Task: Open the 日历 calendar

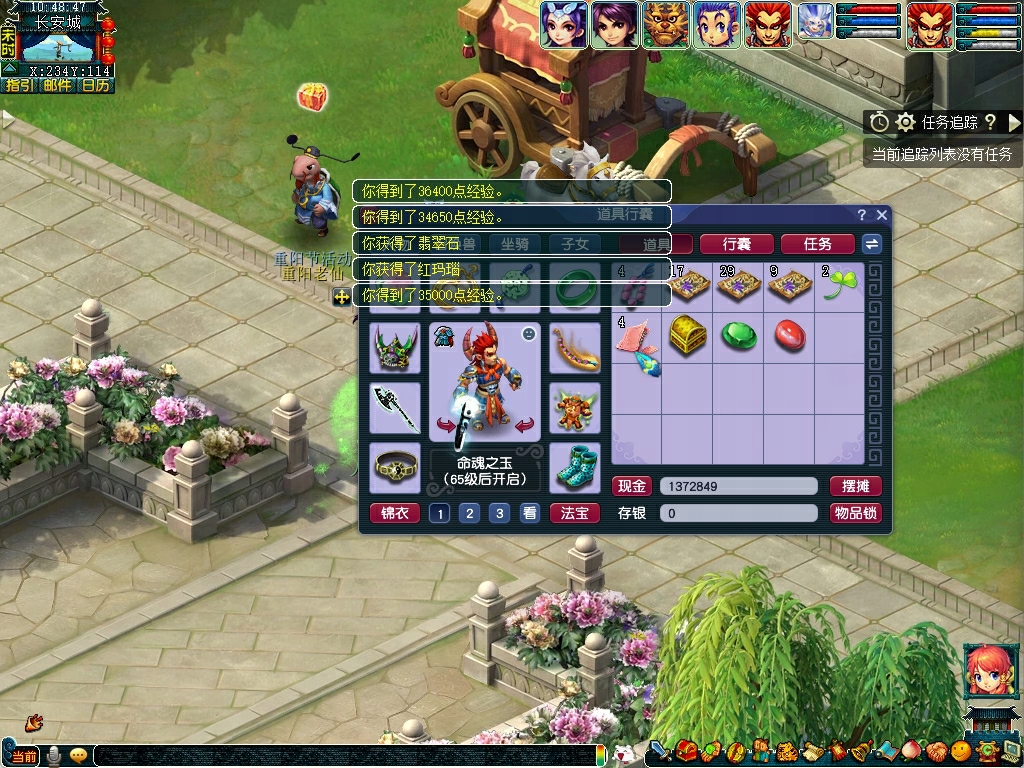Action: (95, 85)
